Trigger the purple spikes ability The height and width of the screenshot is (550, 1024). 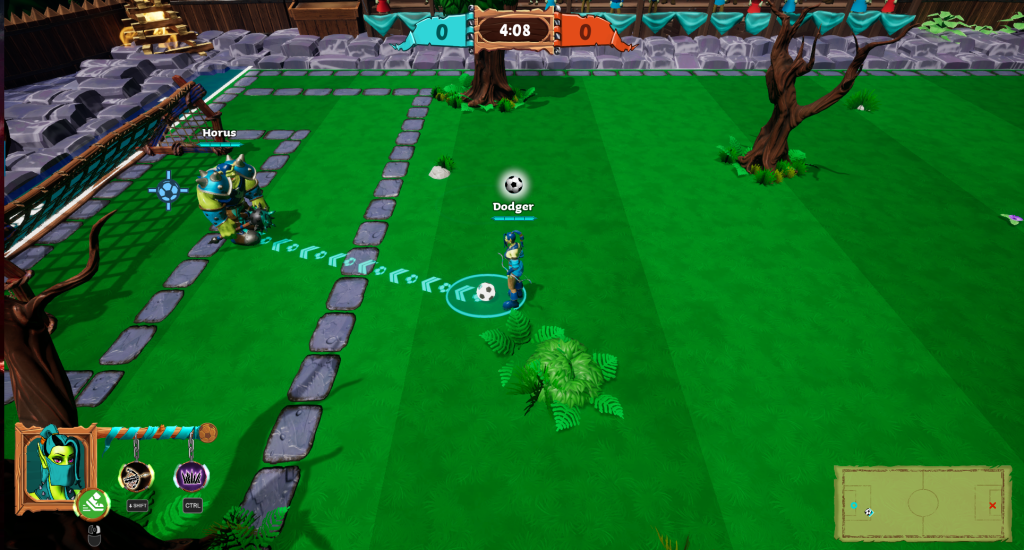(x=191, y=476)
